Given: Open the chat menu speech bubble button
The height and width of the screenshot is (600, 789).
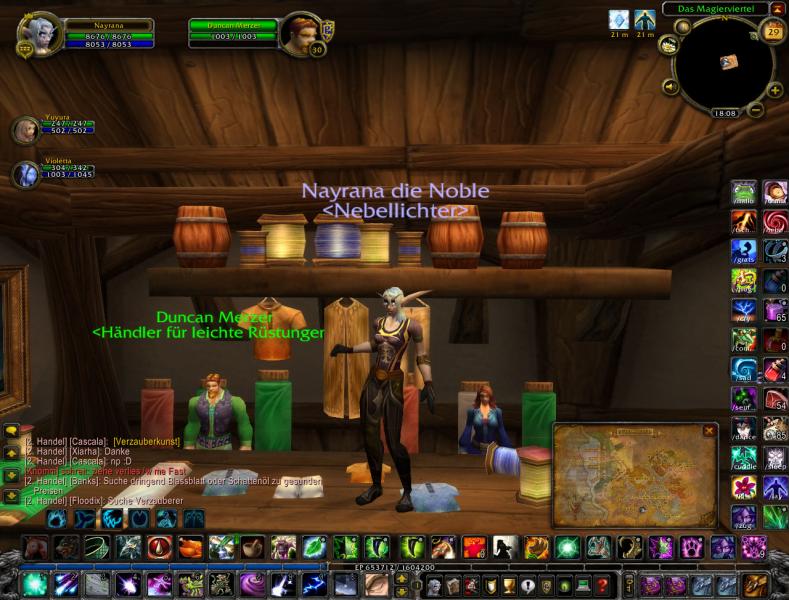Looking at the screenshot, I should 11,431.
